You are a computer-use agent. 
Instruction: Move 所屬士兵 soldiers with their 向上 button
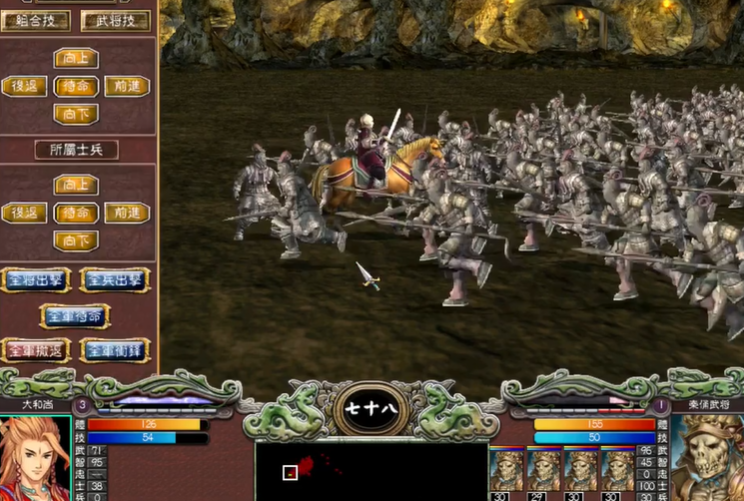(76, 185)
